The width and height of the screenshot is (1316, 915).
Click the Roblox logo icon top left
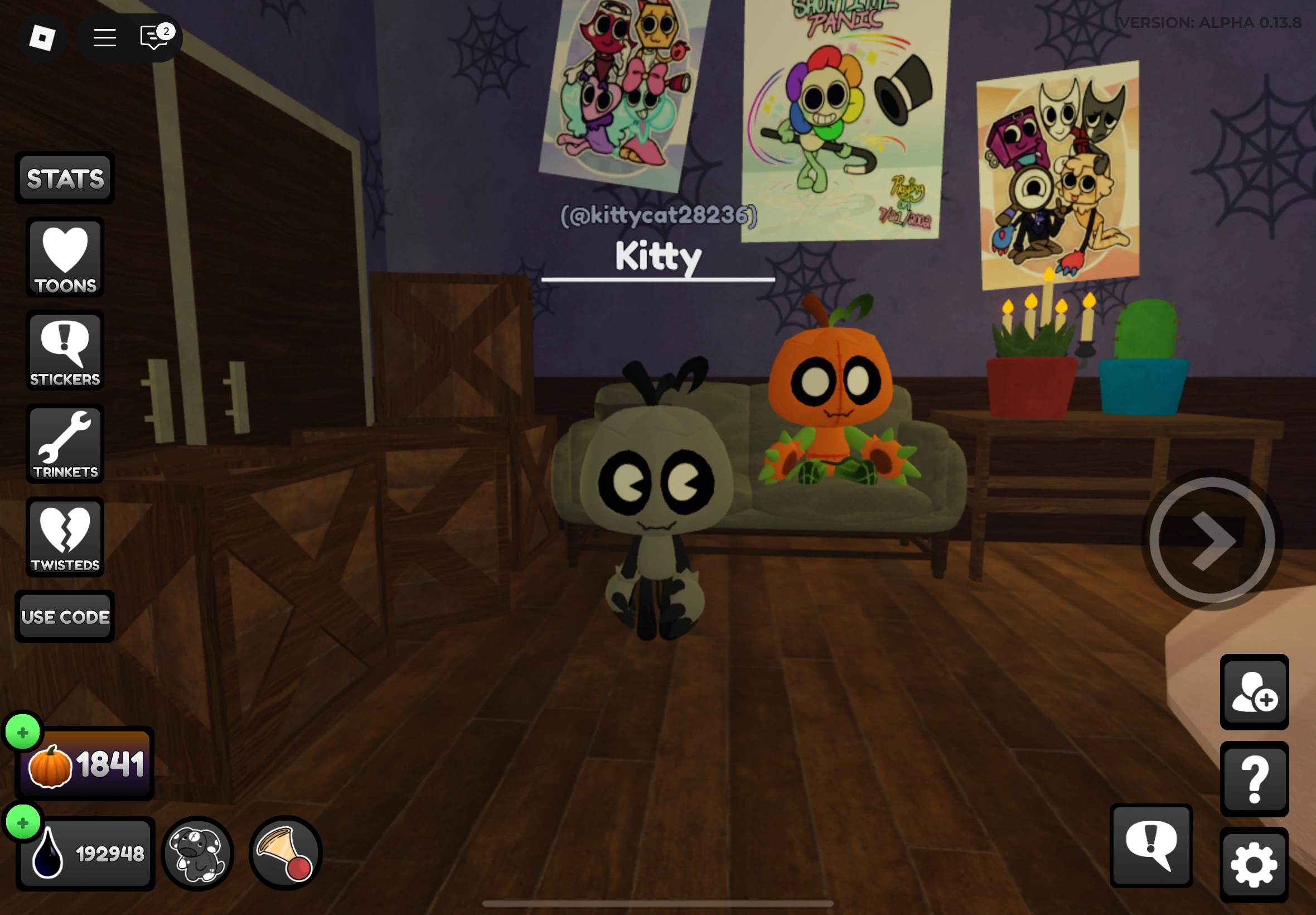(42, 39)
